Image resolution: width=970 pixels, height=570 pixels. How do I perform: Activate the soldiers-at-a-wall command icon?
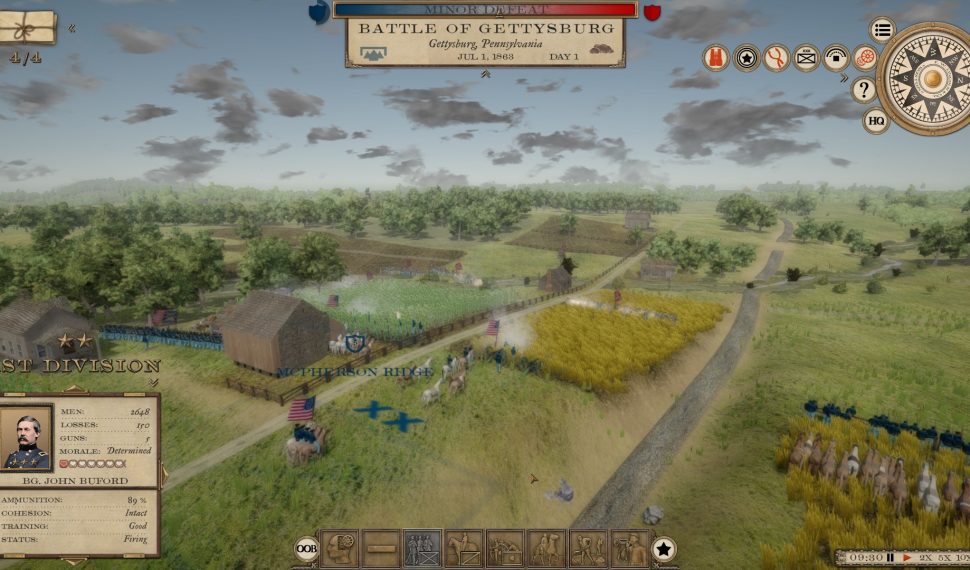tap(505, 548)
